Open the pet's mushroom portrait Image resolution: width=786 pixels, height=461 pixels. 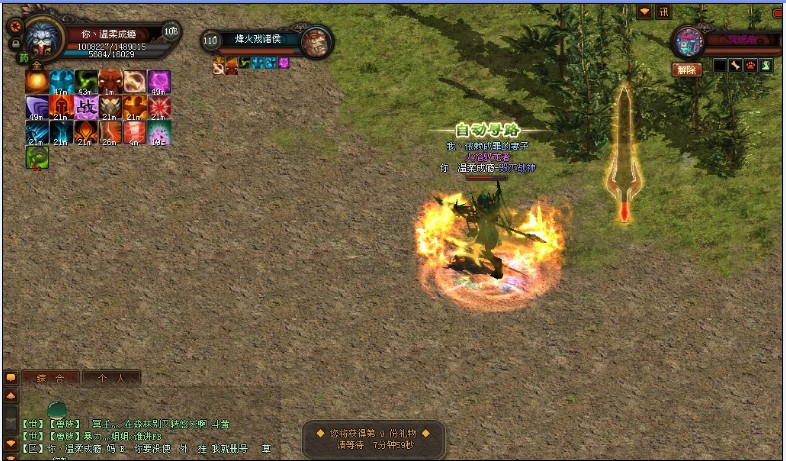[688, 41]
